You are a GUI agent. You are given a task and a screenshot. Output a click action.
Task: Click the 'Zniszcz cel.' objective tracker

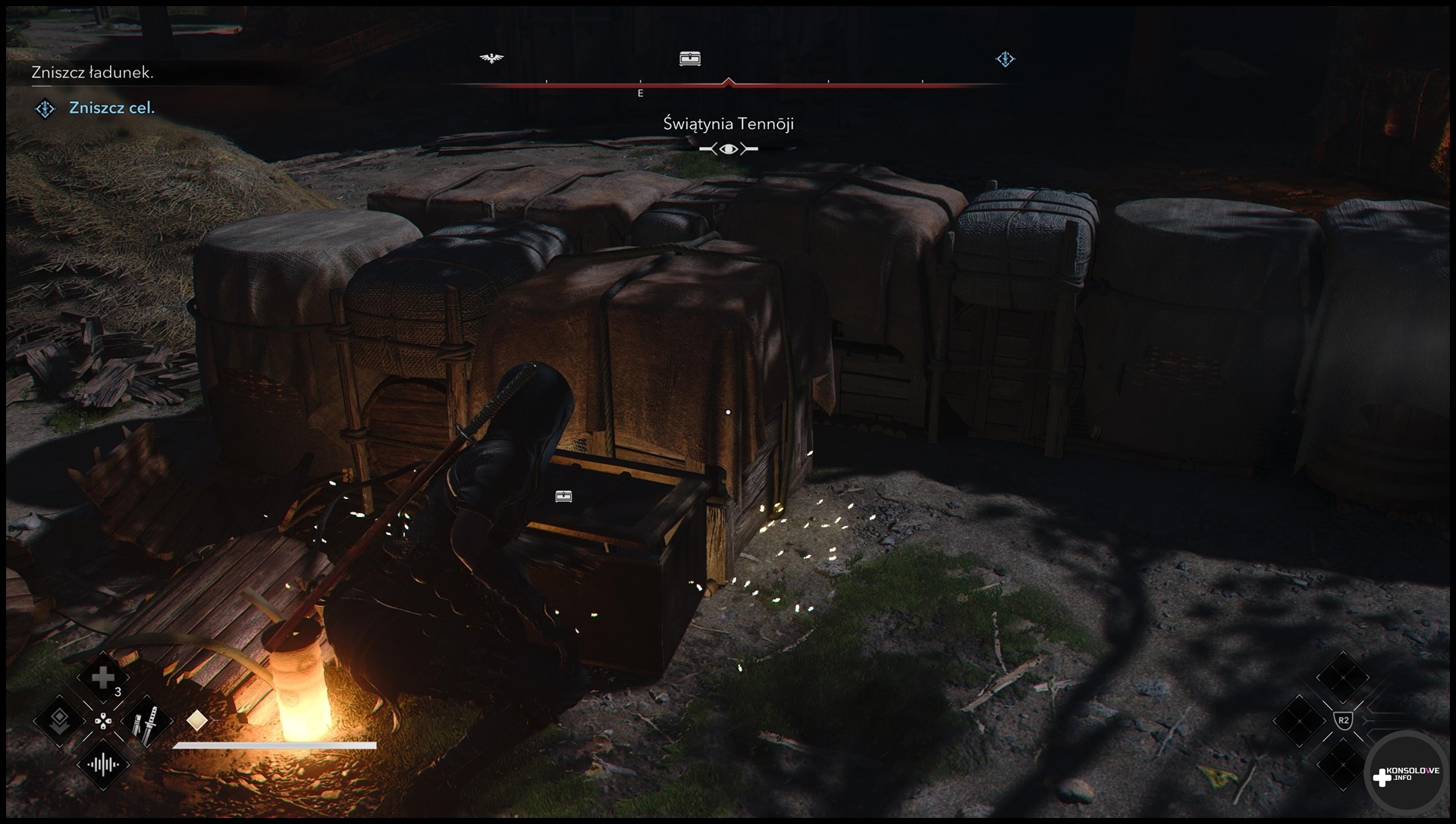[111, 108]
